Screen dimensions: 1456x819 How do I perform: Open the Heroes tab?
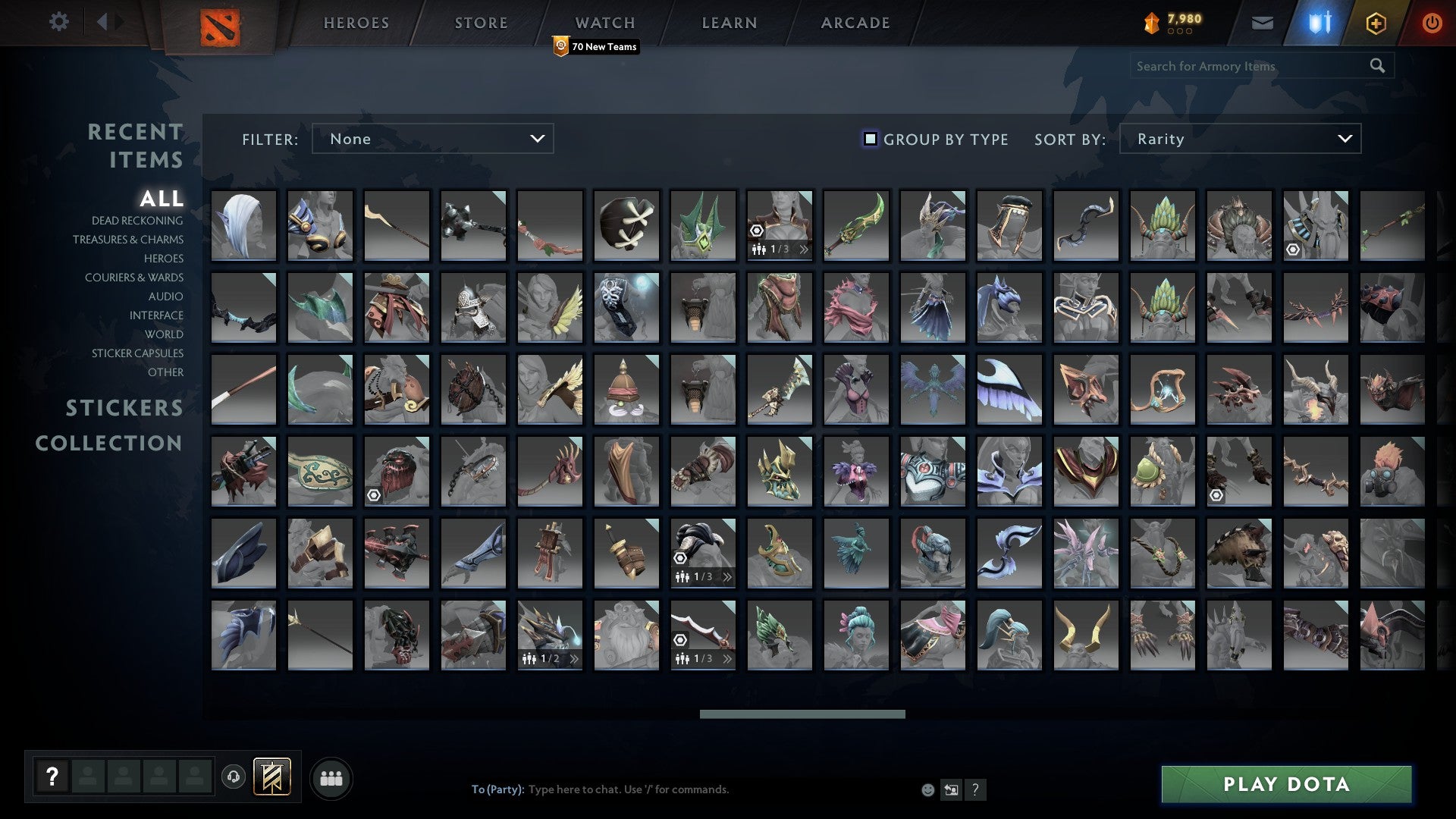356,22
